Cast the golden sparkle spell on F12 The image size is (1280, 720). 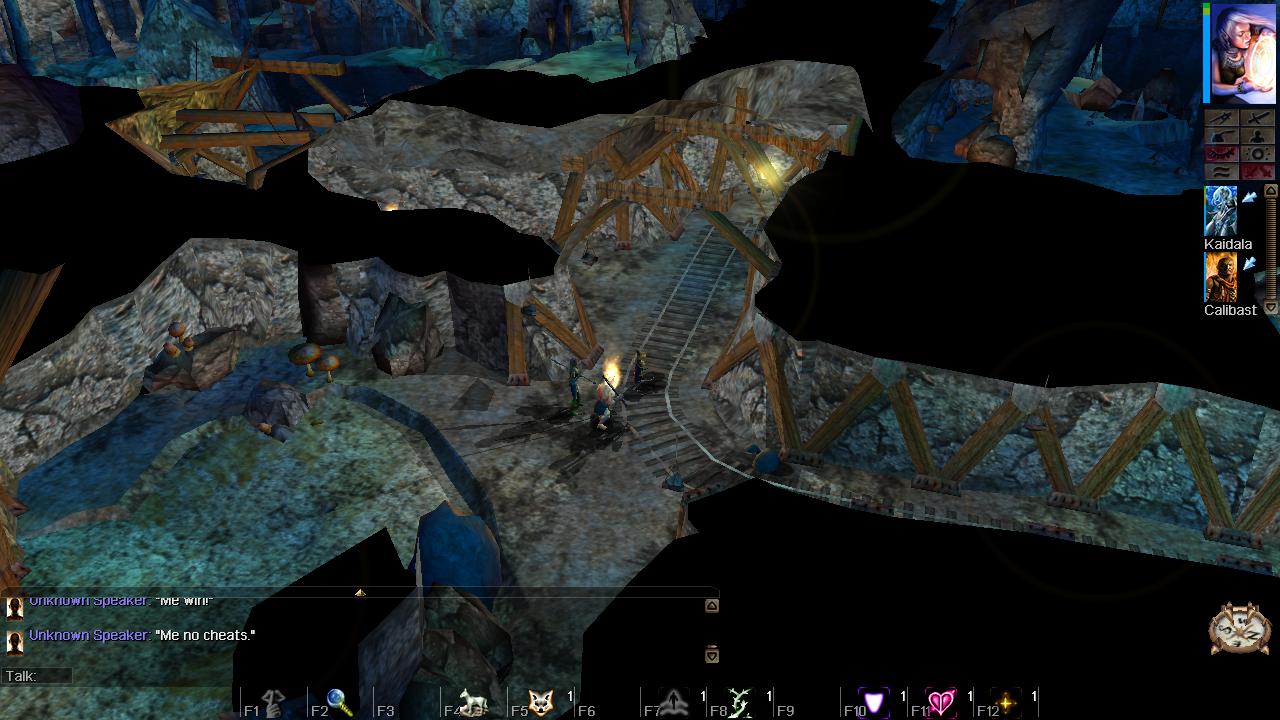1007,703
